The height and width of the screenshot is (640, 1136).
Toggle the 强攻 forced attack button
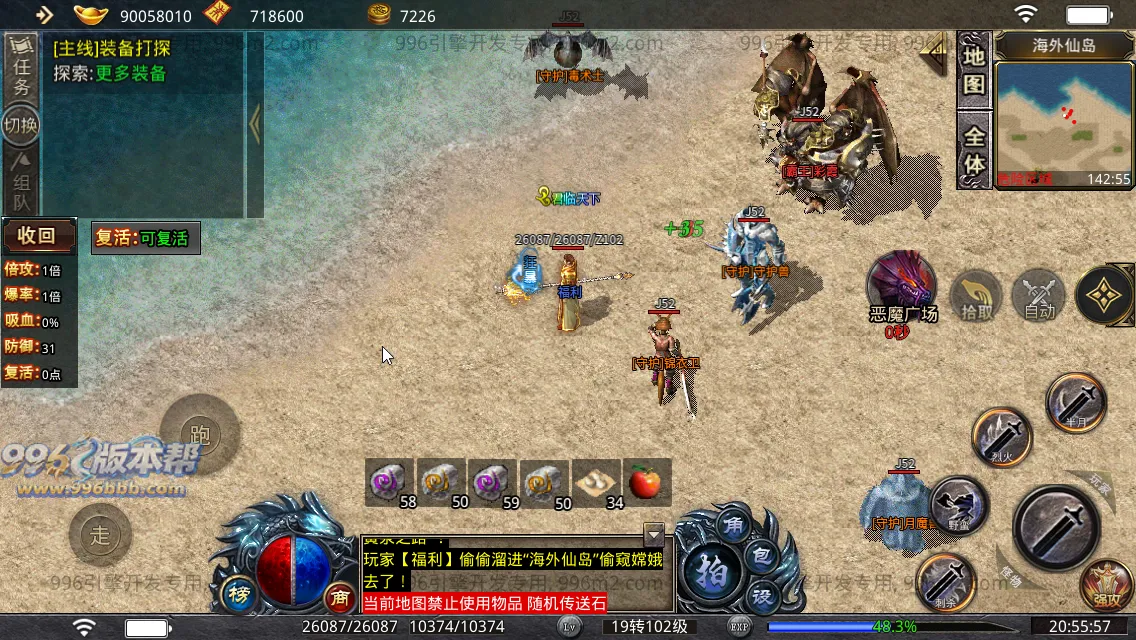[x=1107, y=585]
